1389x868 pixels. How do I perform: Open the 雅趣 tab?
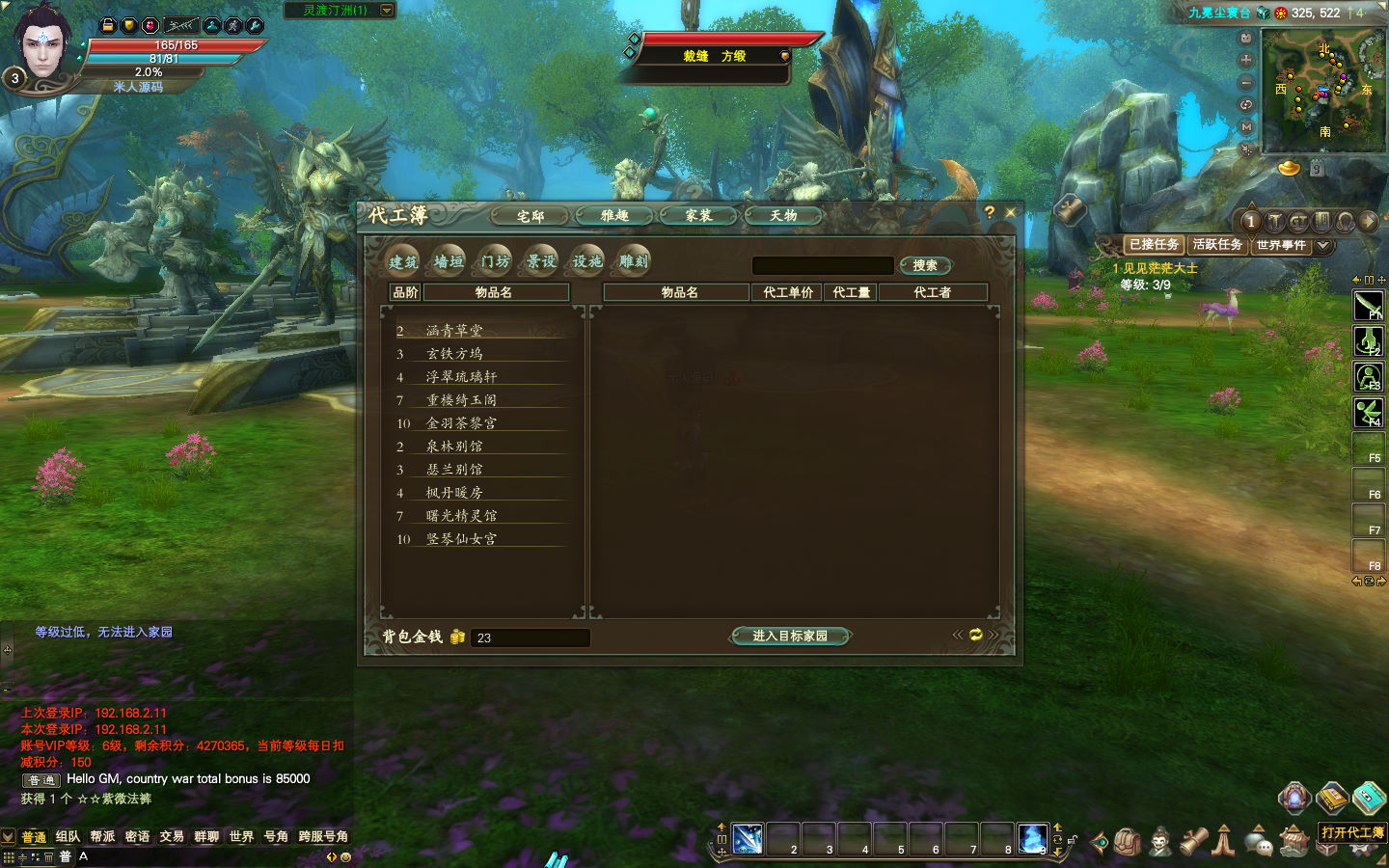614,216
